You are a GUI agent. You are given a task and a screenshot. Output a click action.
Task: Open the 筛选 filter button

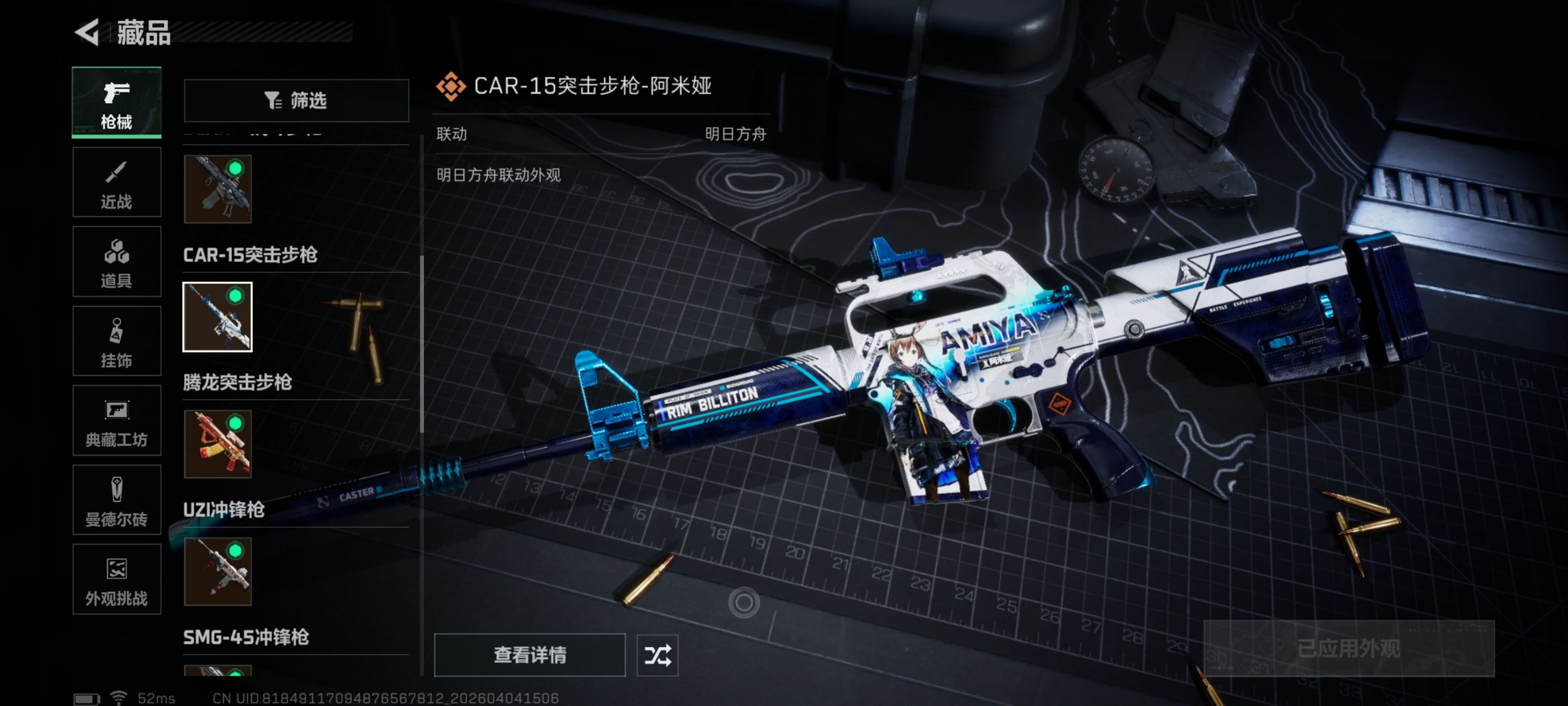296,100
